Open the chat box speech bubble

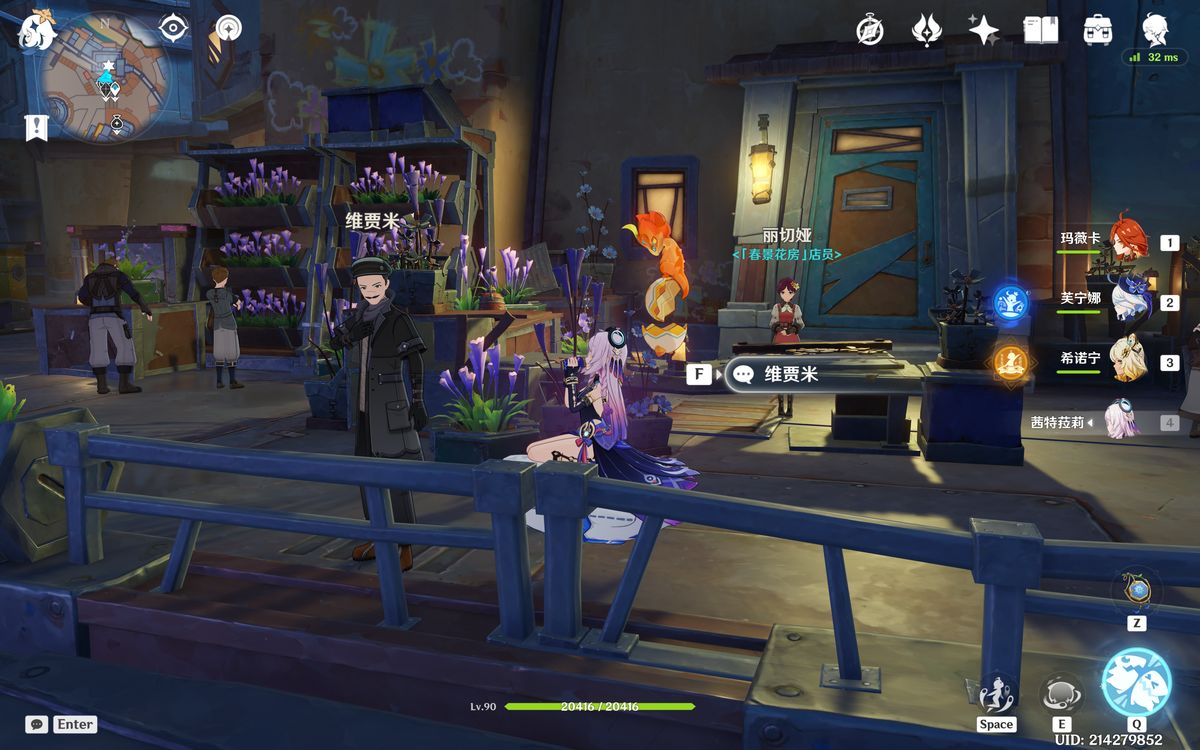click(37, 724)
